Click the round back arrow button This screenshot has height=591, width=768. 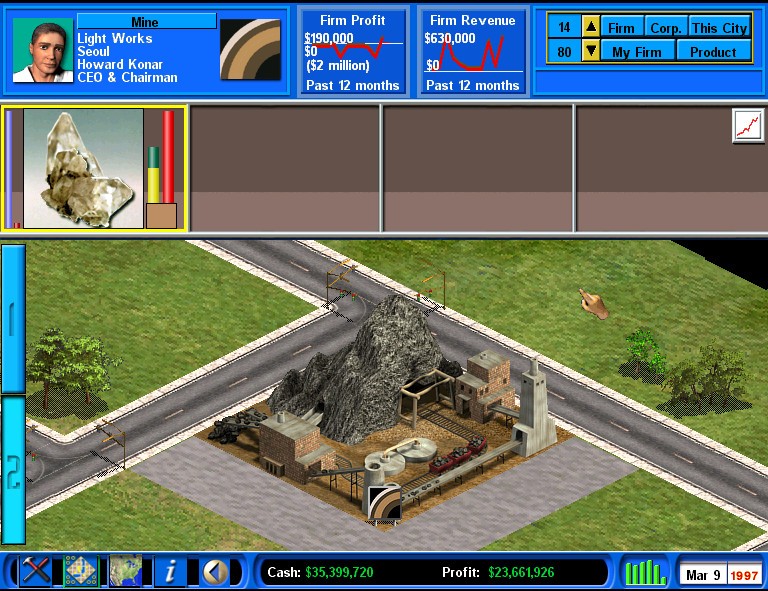pos(213,571)
